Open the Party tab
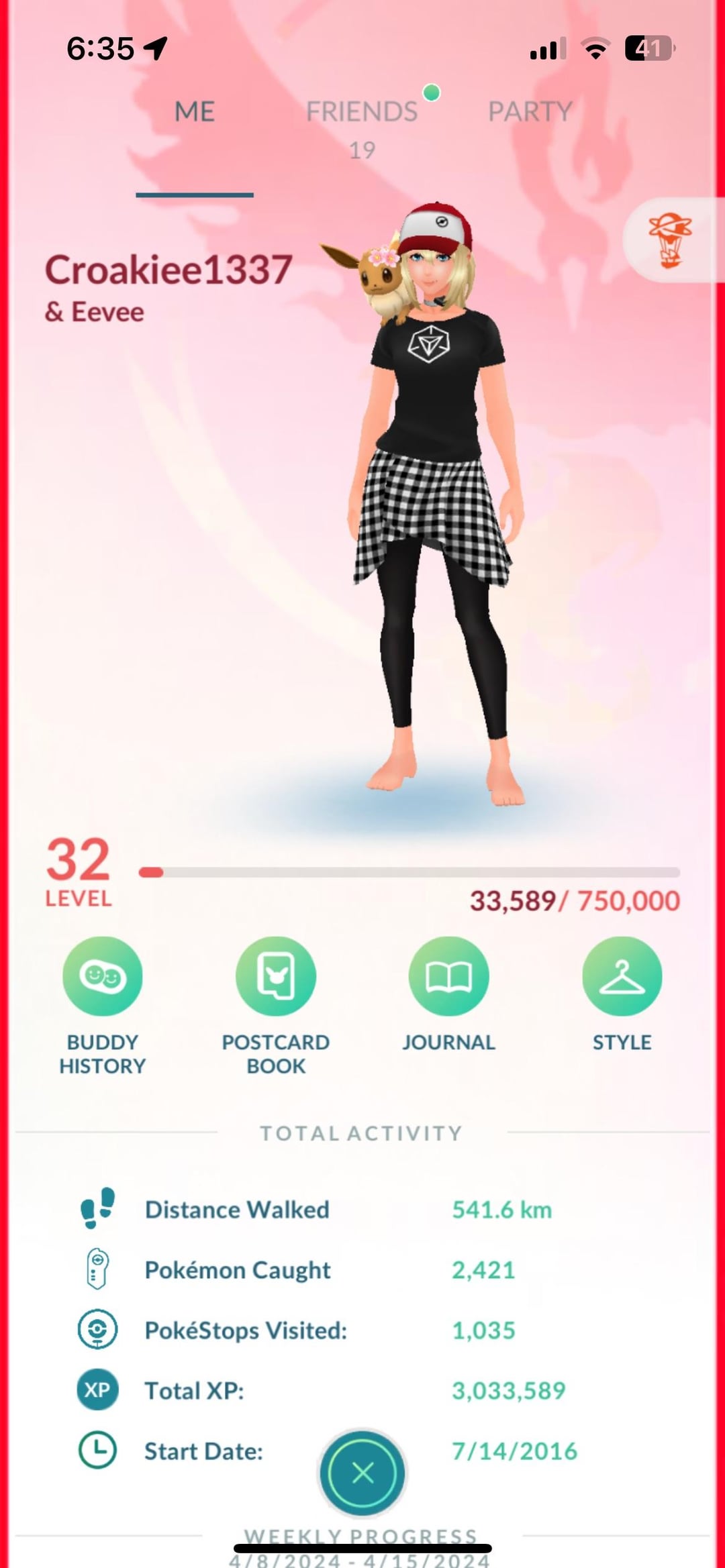725x1568 pixels. coord(530,112)
